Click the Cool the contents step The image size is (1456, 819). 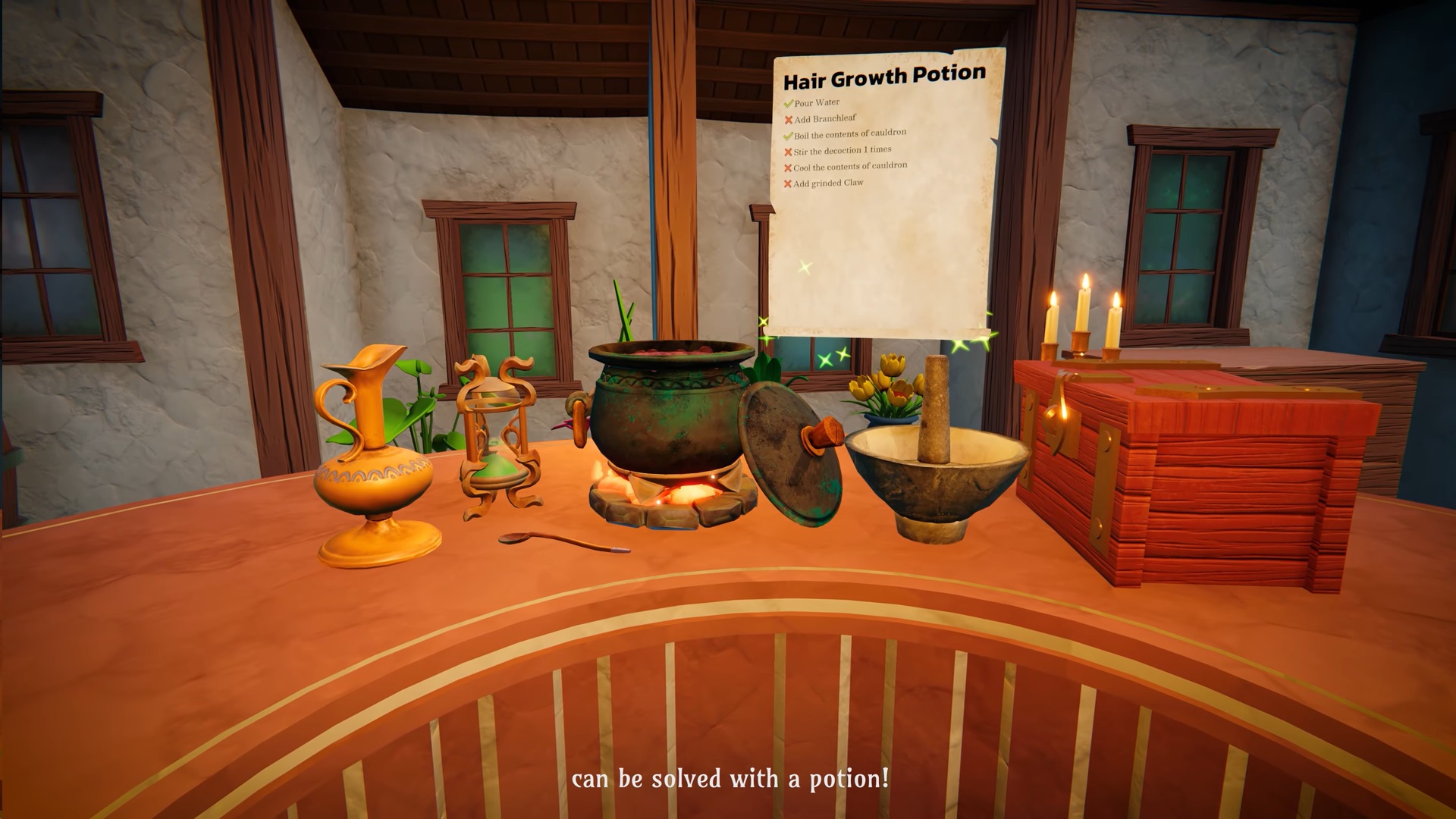[x=849, y=167]
